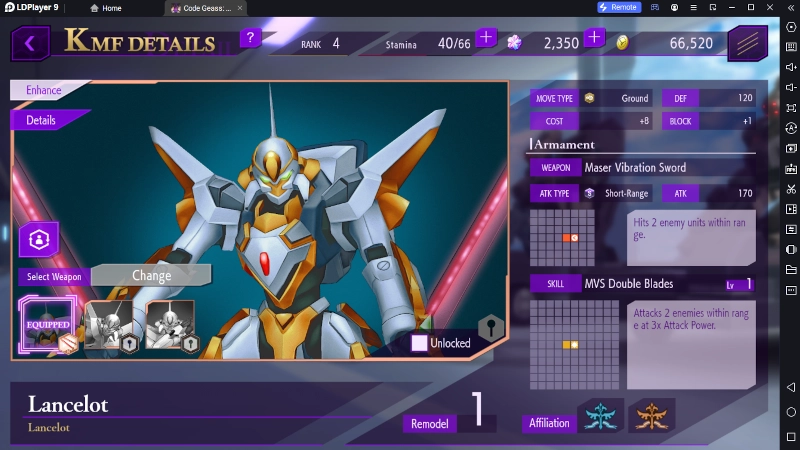Click the orange affiliation emblem
Image resolution: width=800 pixels, height=450 pixels.
[x=651, y=415]
